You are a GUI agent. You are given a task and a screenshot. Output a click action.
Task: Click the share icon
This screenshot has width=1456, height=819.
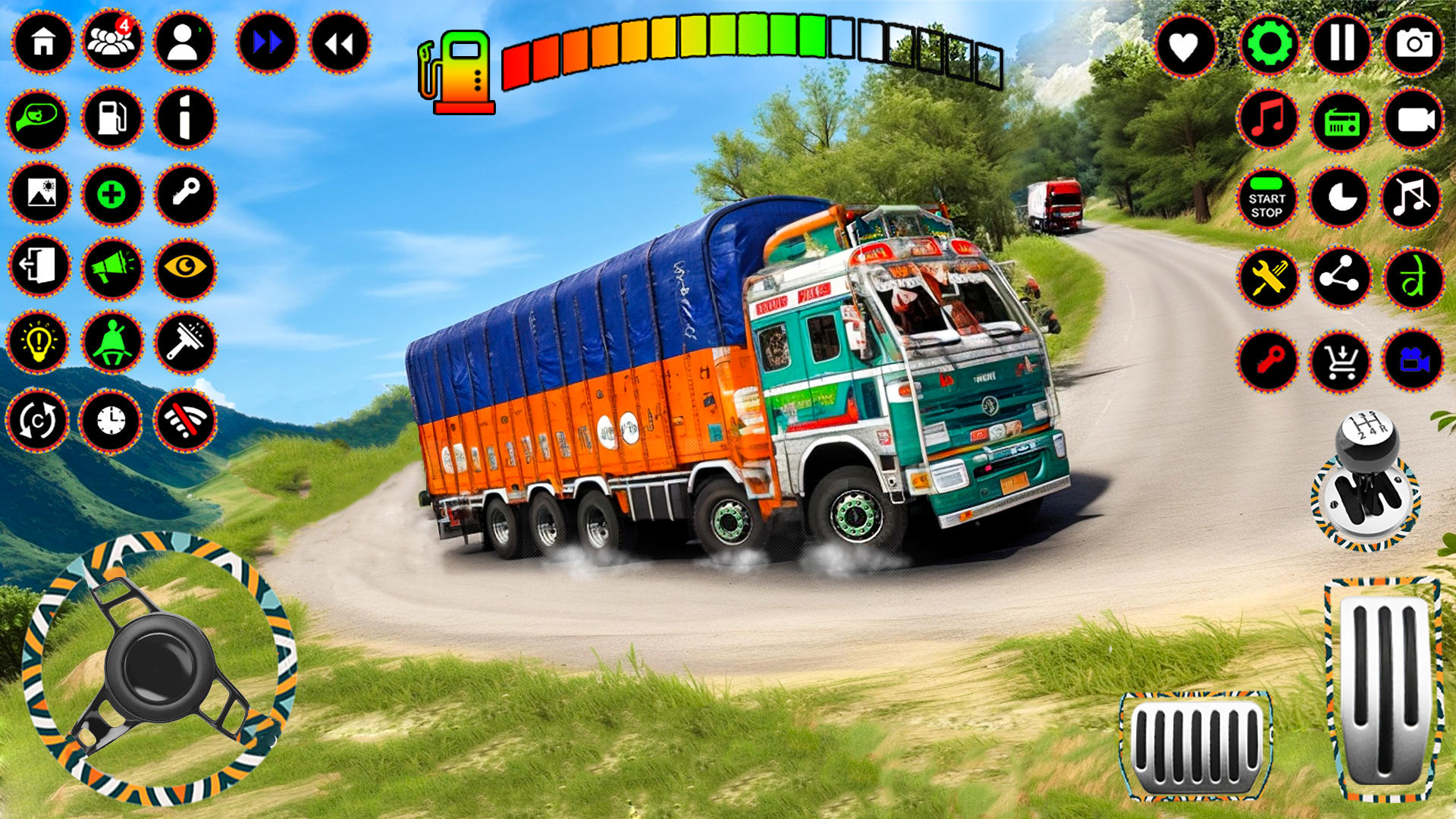click(1341, 278)
